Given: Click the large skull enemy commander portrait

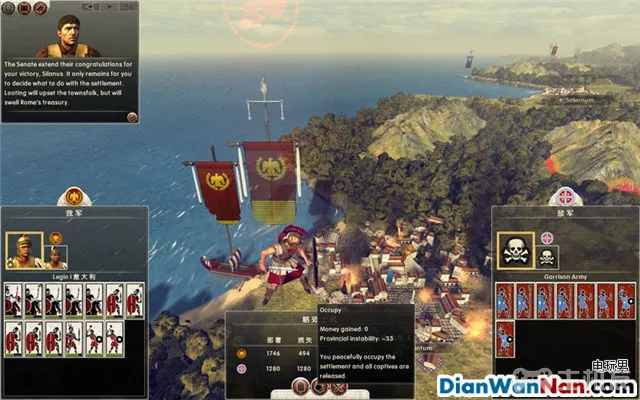Looking at the screenshot, I should tap(515, 249).
